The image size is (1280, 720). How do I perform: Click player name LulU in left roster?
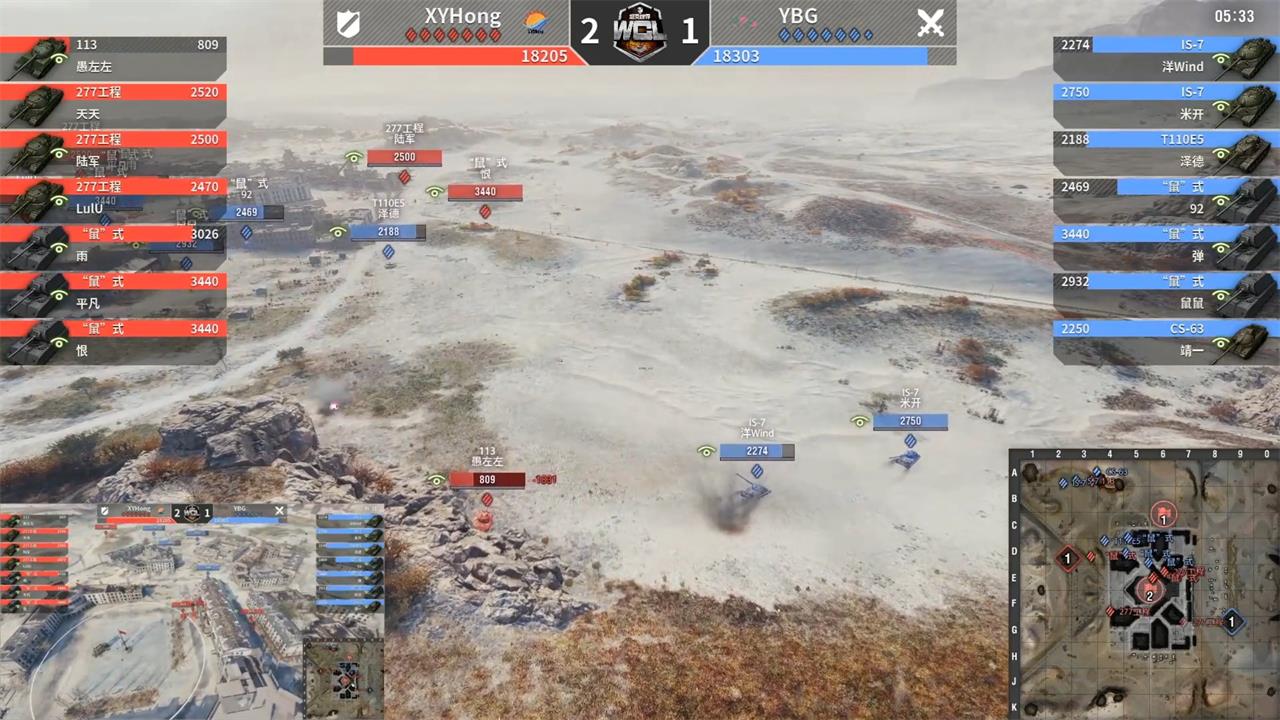point(88,208)
